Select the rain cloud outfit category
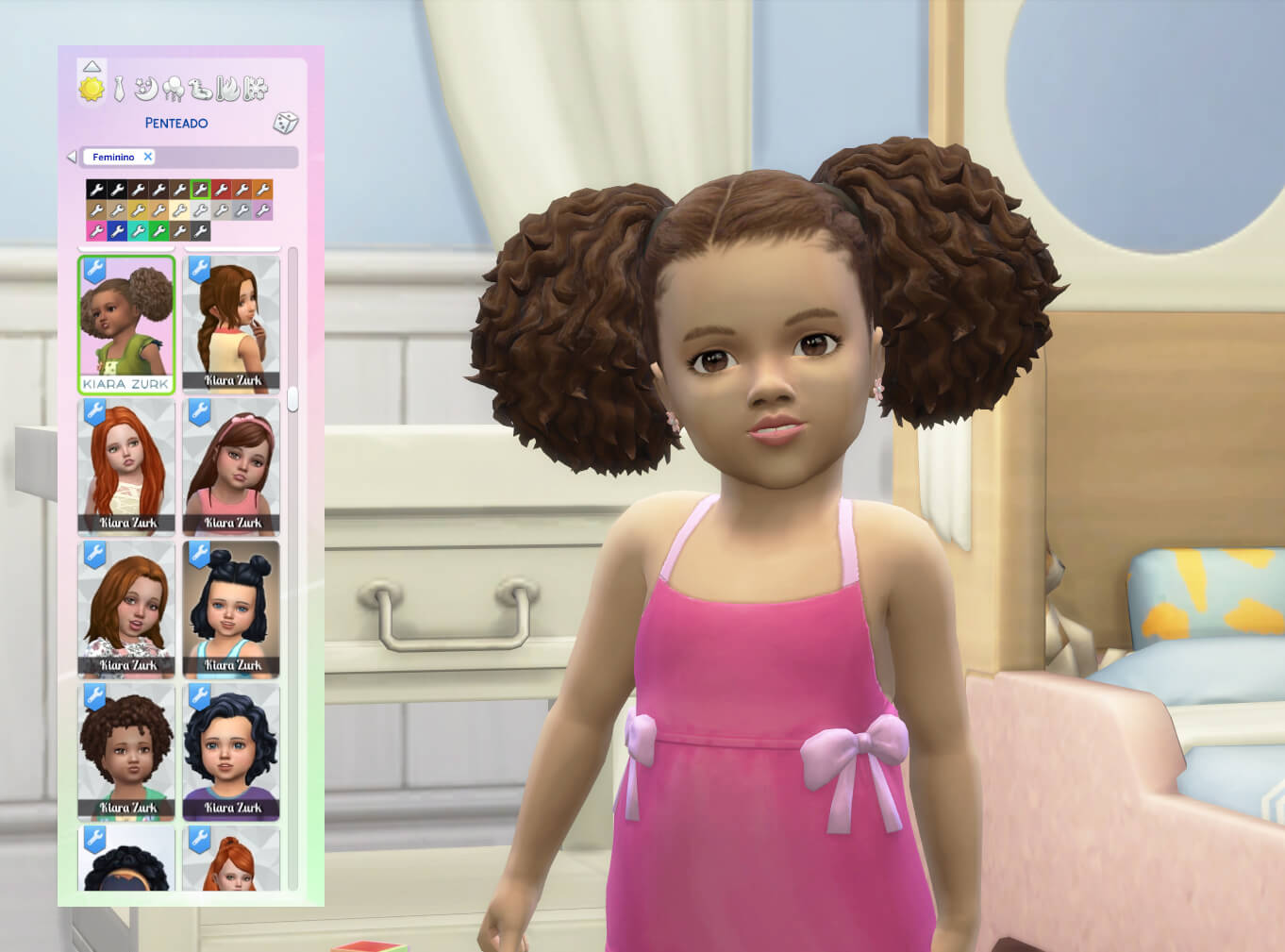Image resolution: width=1285 pixels, height=952 pixels. tap(174, 89)
